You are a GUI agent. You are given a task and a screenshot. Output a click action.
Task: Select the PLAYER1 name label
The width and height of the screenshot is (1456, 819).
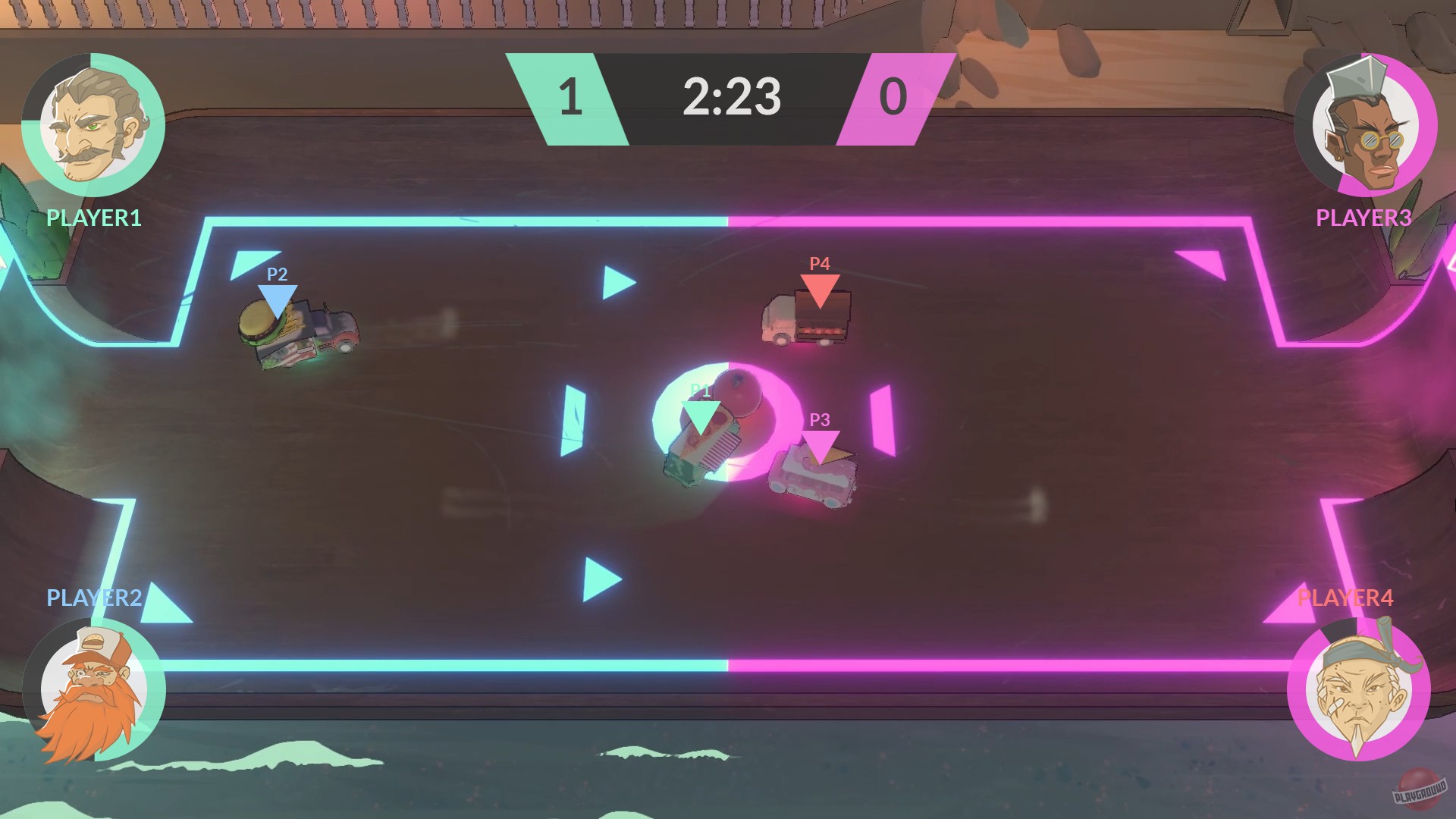pyautogui.click(x=93, y=218)
